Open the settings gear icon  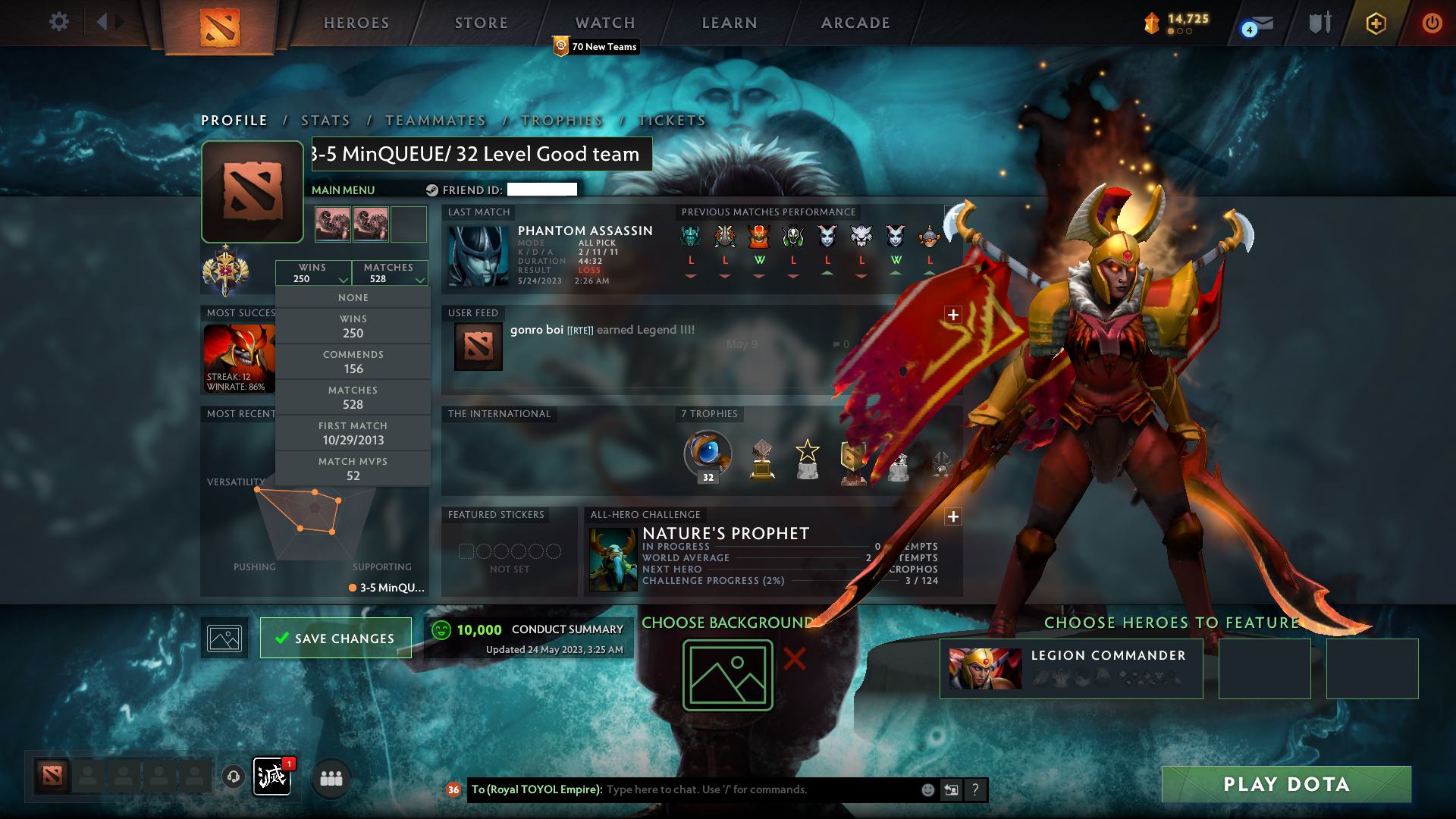tap(58, 22)
